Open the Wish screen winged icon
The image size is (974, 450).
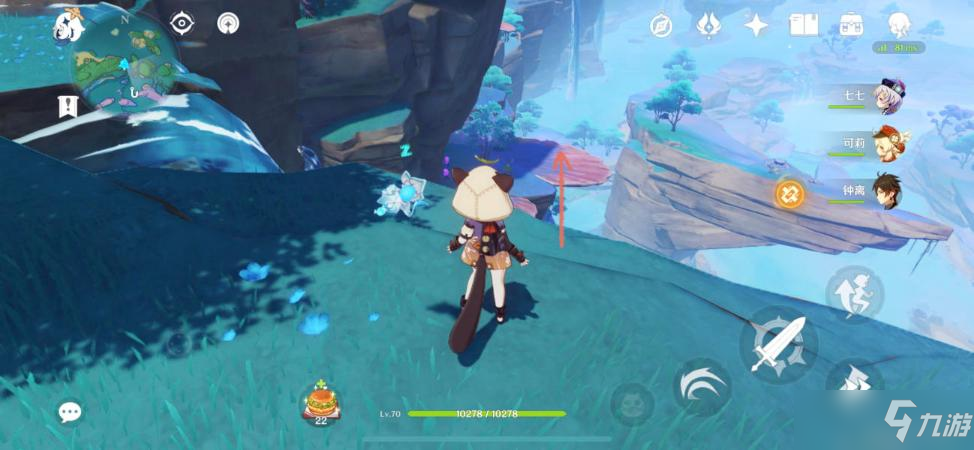[708, 25]
